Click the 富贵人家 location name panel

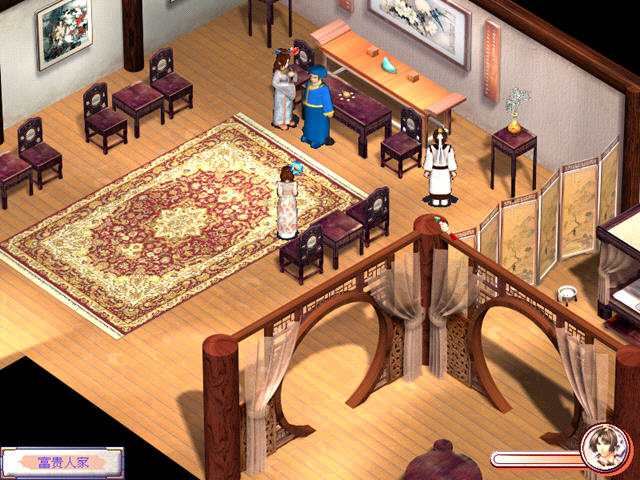pyautogui.click(x=63, y=462)
